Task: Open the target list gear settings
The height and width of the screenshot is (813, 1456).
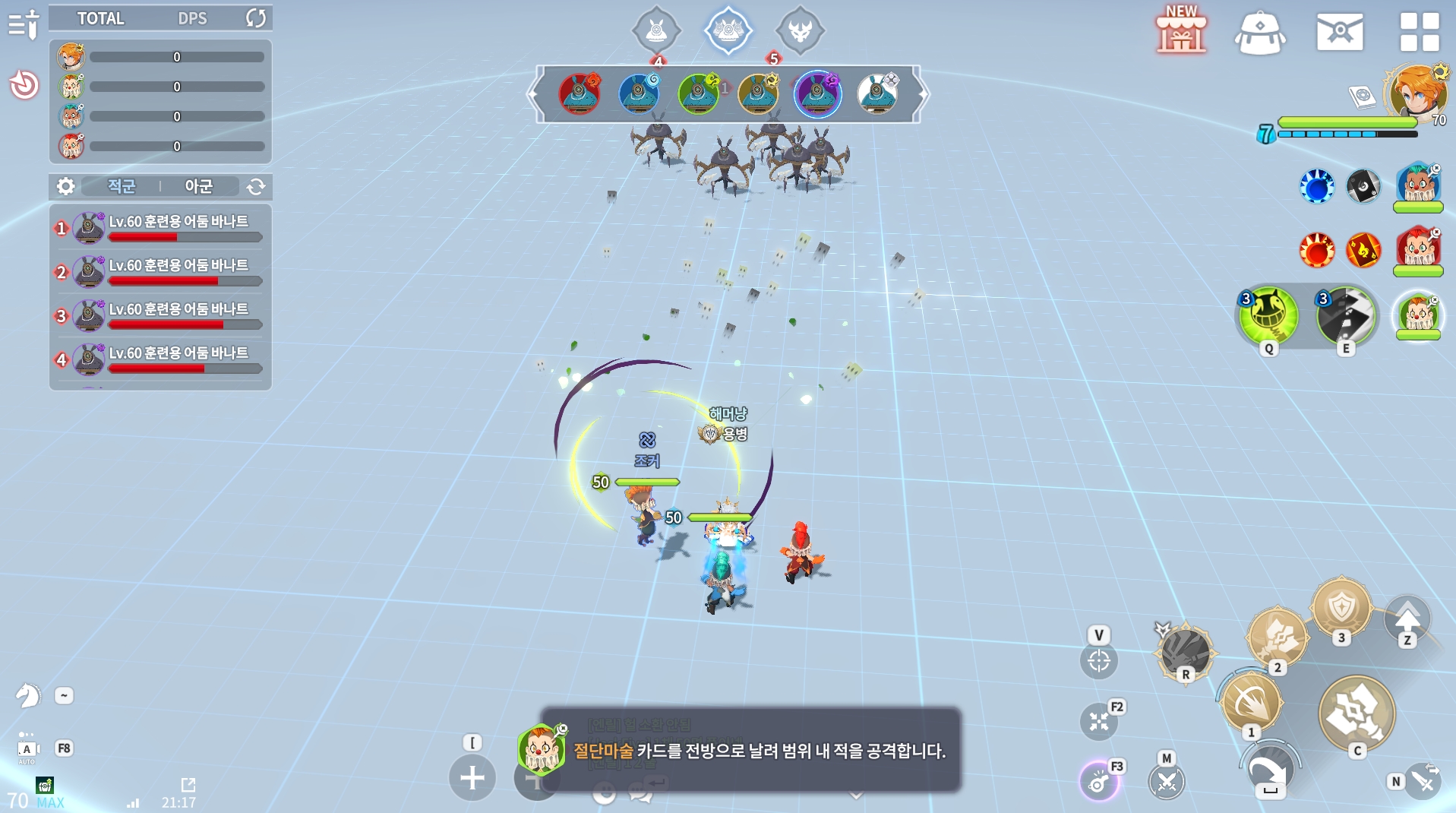Action: tap(66, 186)
